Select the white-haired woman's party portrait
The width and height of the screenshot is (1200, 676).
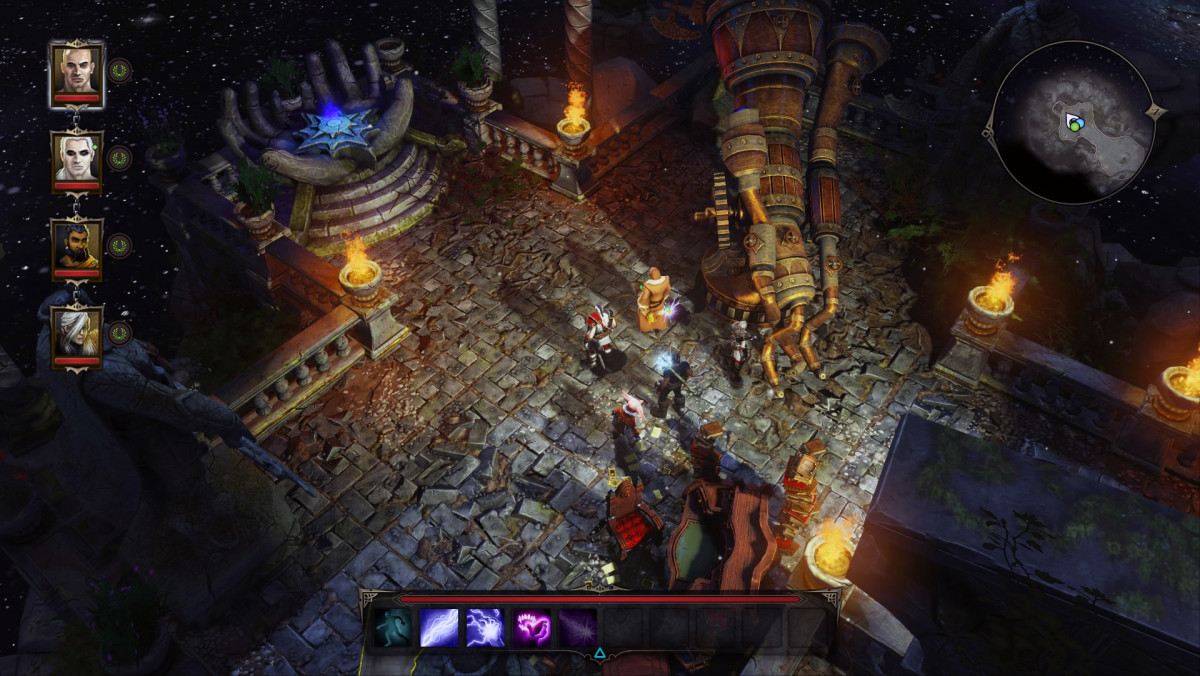(76, 333)
